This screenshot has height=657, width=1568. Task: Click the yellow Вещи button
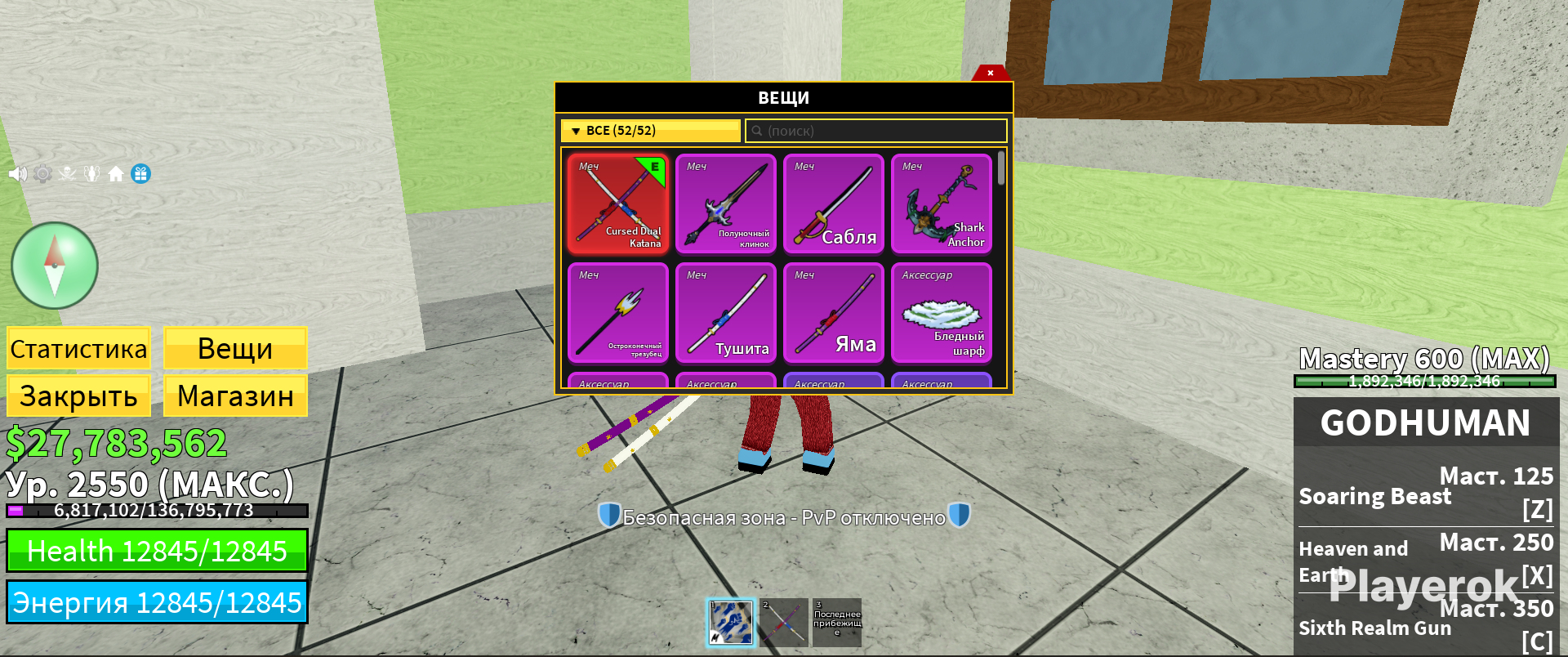(235, 349)
